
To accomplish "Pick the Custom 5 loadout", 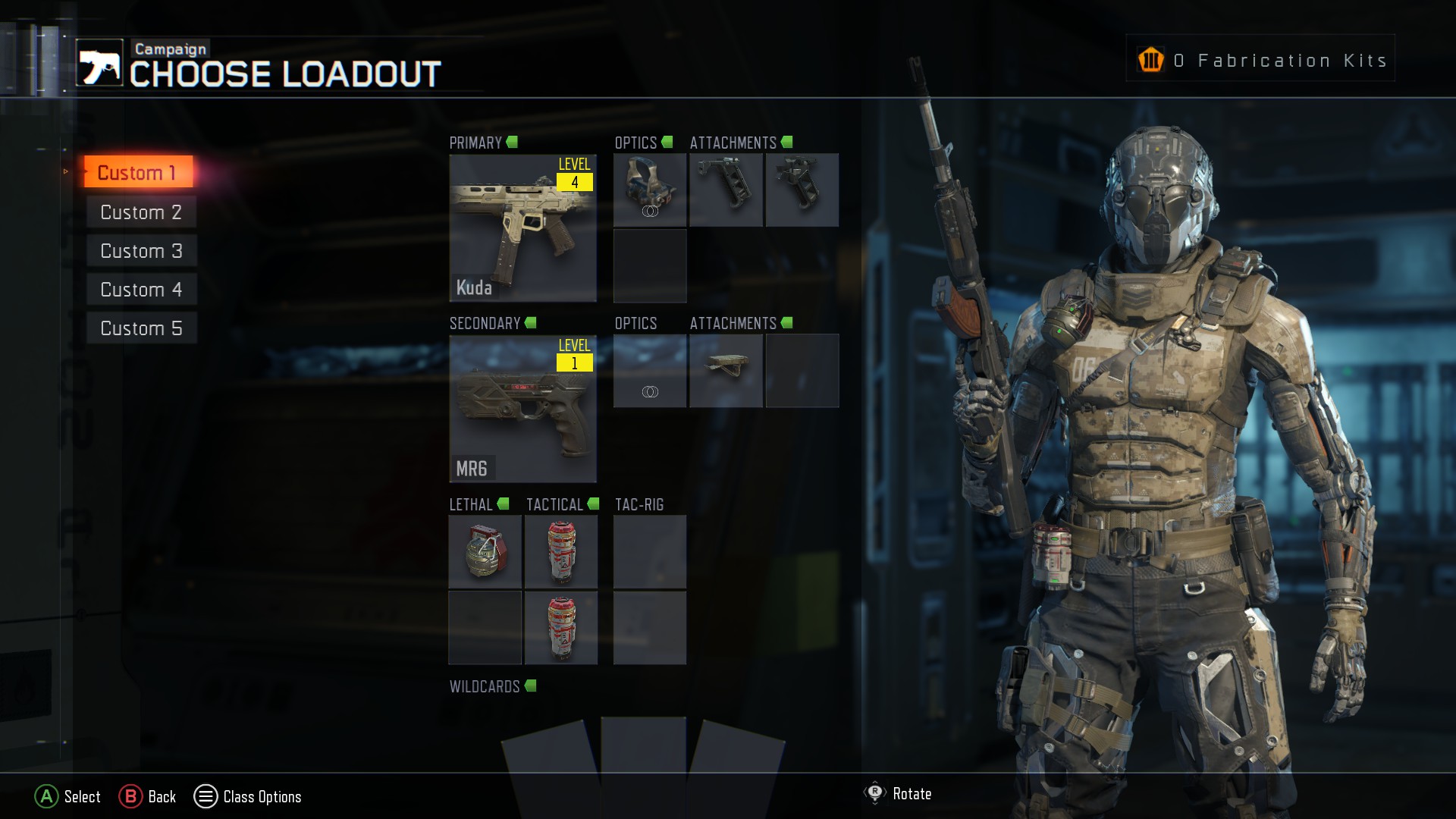I will pos(141,328).
